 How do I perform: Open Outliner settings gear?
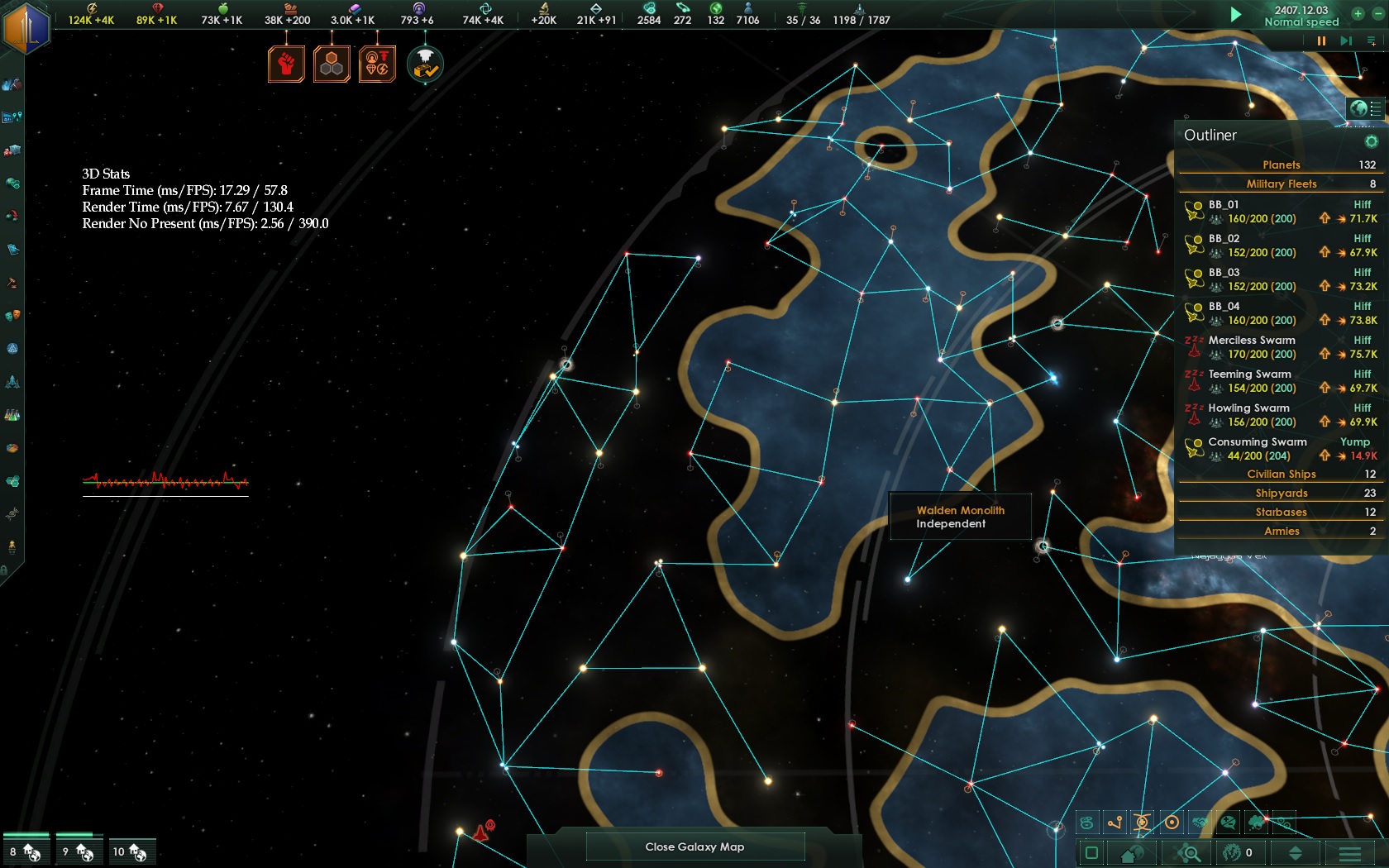point(1371,141)
